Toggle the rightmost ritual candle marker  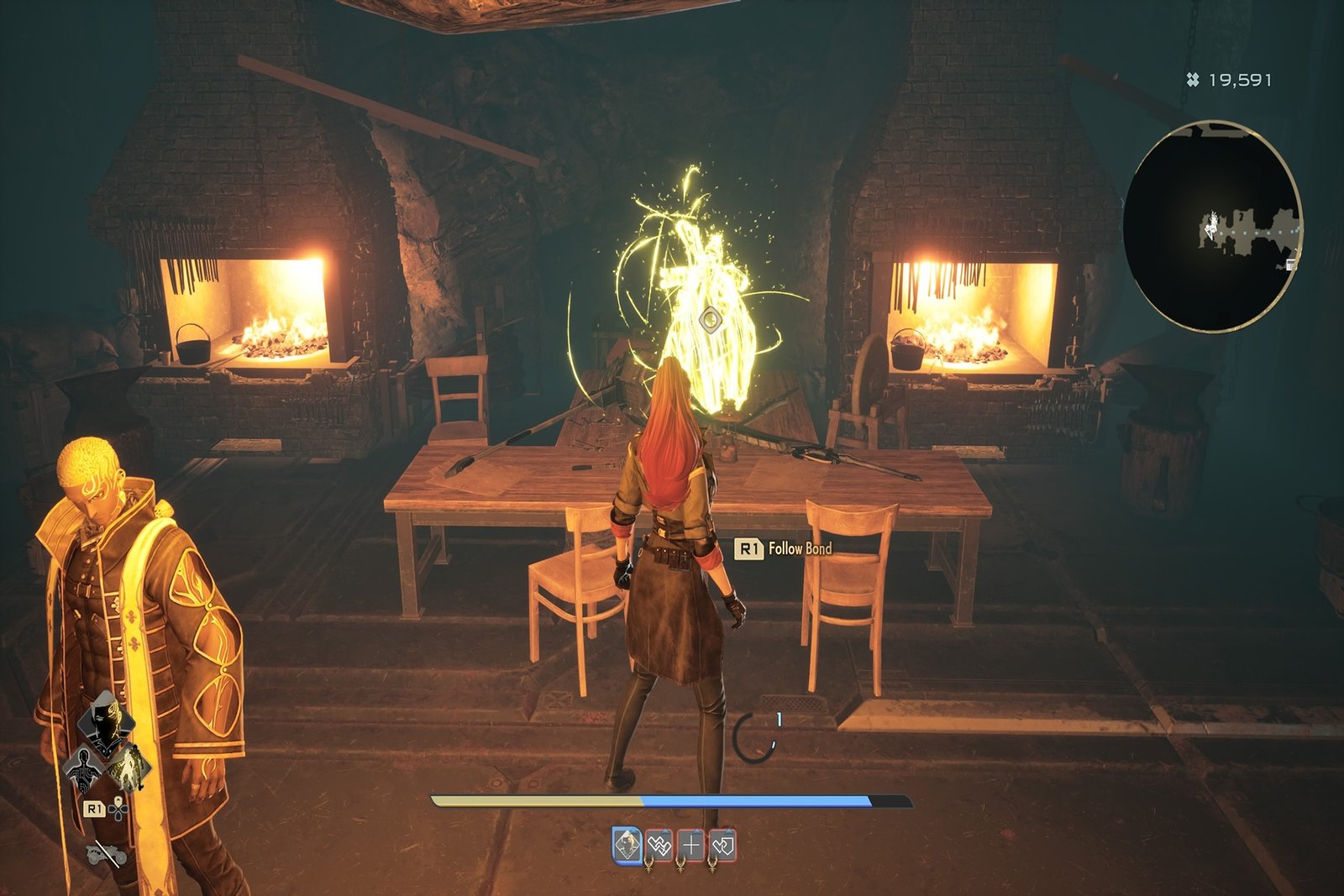click(x=711, y=864)
